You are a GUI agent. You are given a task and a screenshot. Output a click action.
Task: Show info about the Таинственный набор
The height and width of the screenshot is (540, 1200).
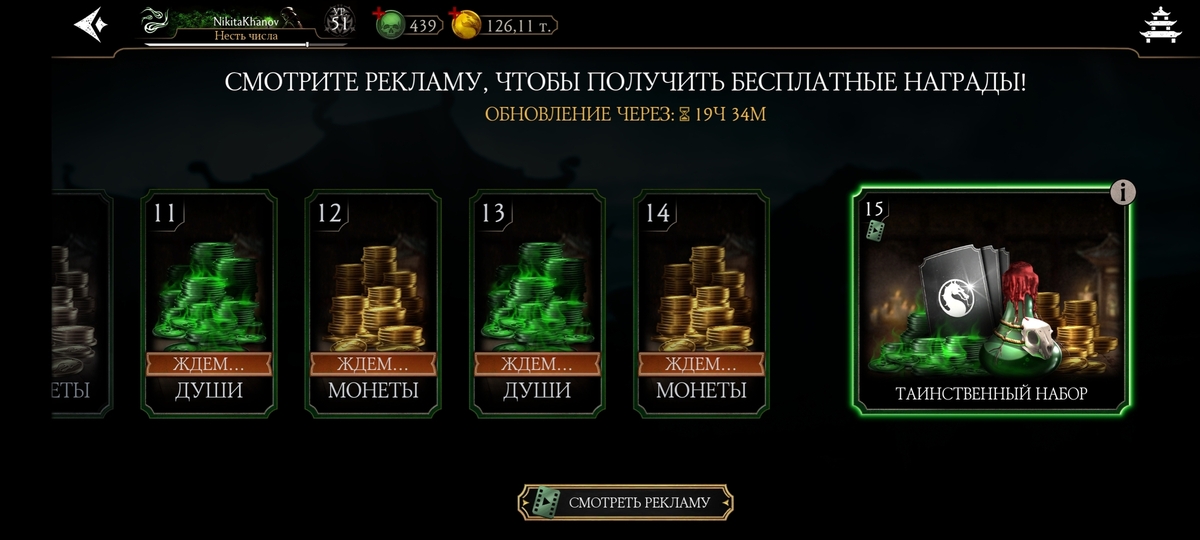(1123, 193)
